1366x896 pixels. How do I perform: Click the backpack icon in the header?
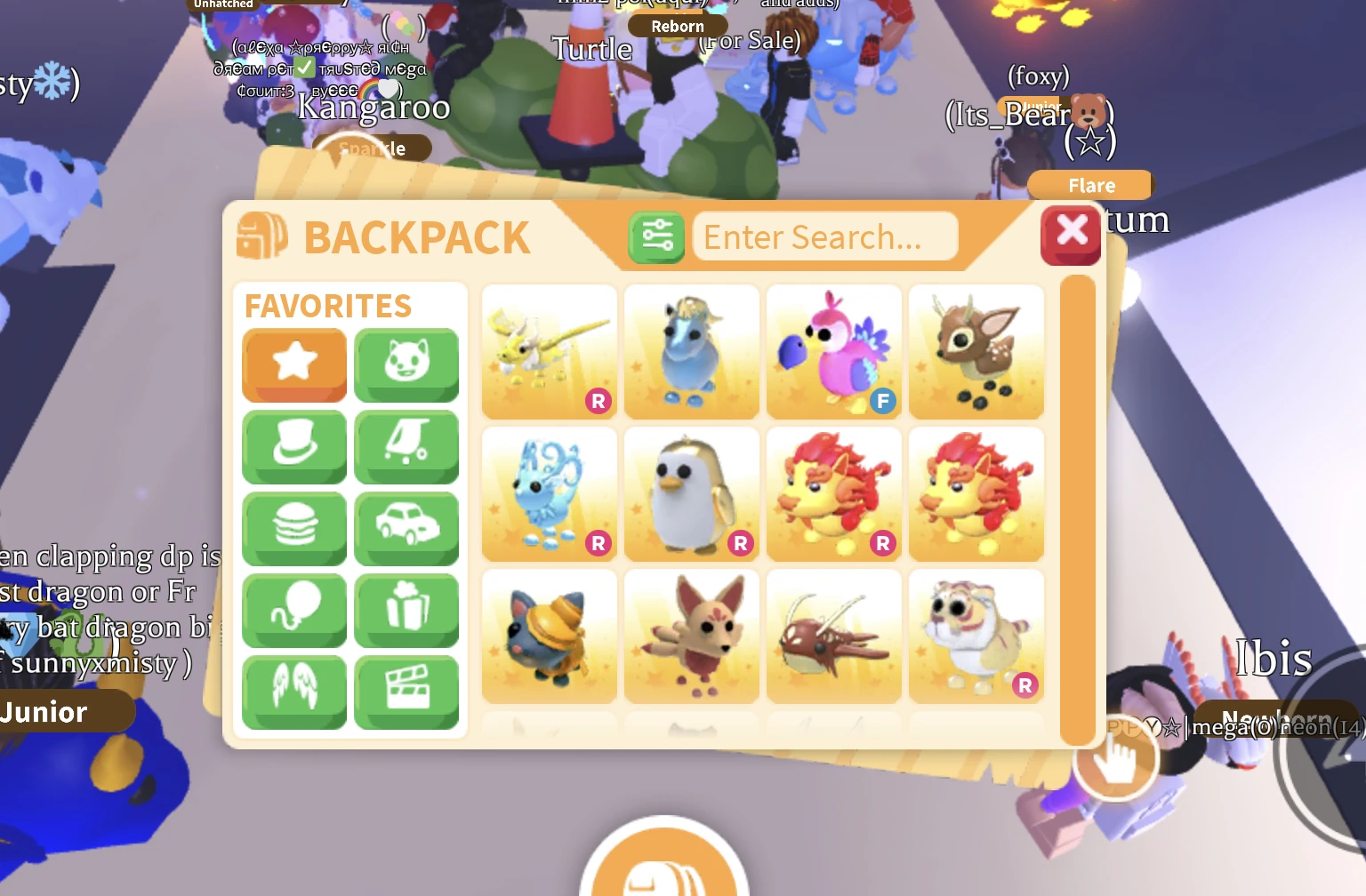coord(261,236)
